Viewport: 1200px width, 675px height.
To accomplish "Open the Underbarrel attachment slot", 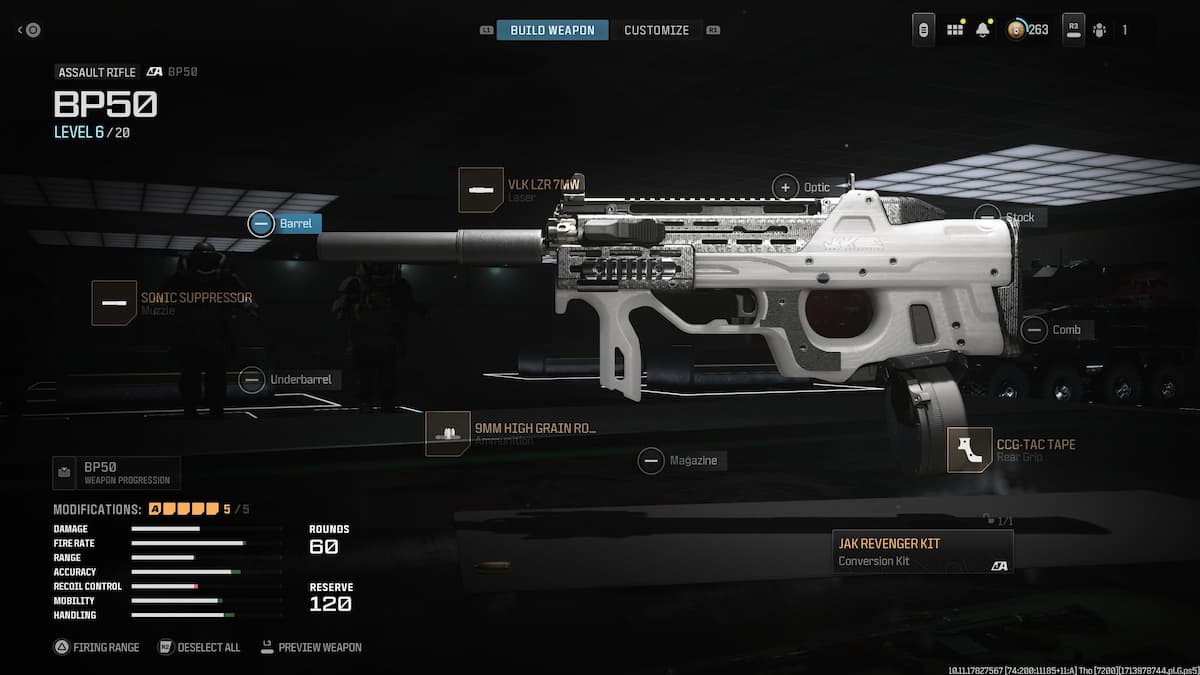I will [x=287, y=380].
